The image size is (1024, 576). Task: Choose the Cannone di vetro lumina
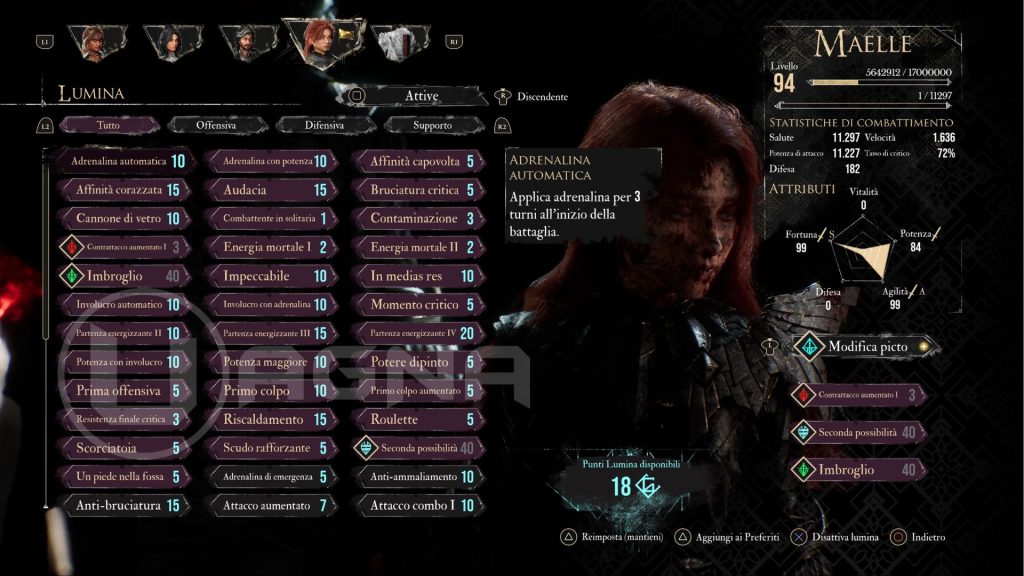(x=118, y=218)
